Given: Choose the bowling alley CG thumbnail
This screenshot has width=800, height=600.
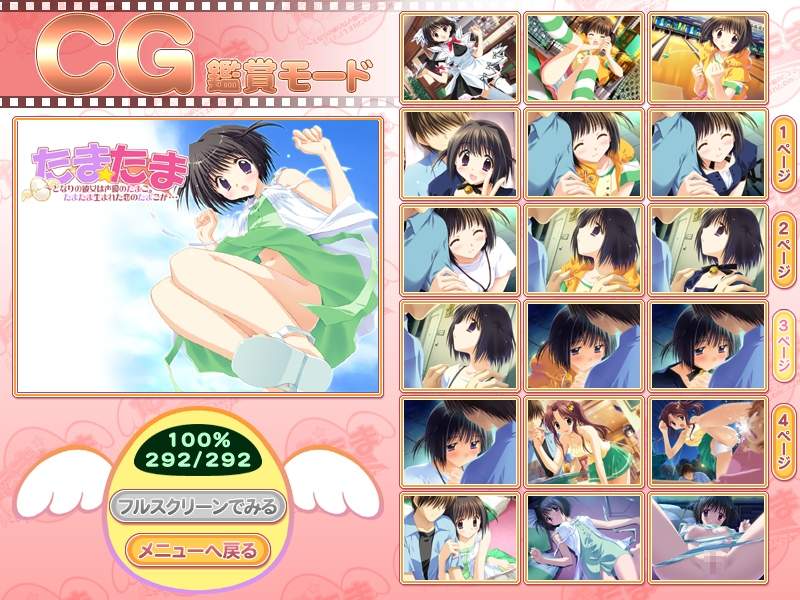Looking at the screenshot, I should 708,57.
